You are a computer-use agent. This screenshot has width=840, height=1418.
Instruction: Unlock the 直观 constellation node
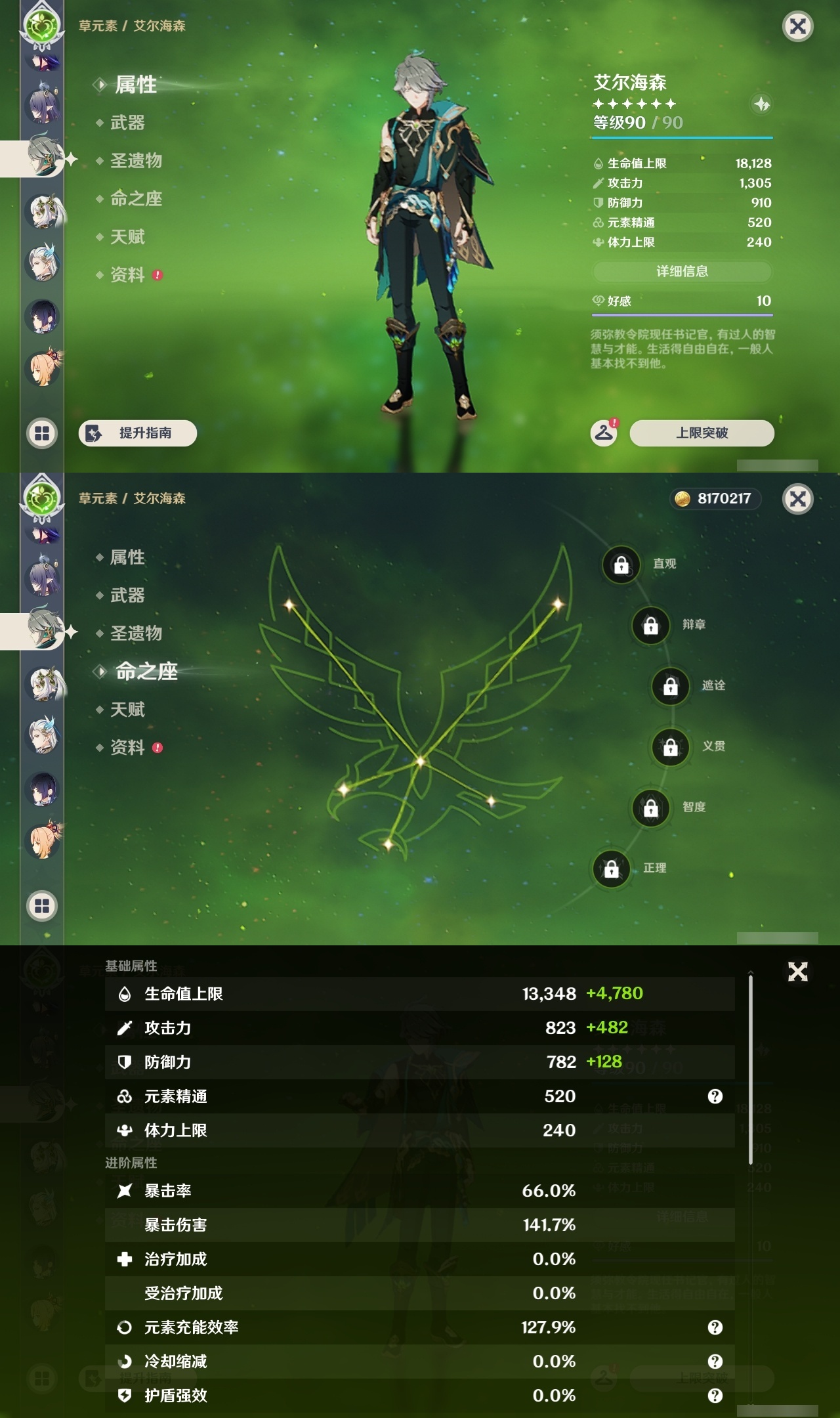(x=622, y=564)
